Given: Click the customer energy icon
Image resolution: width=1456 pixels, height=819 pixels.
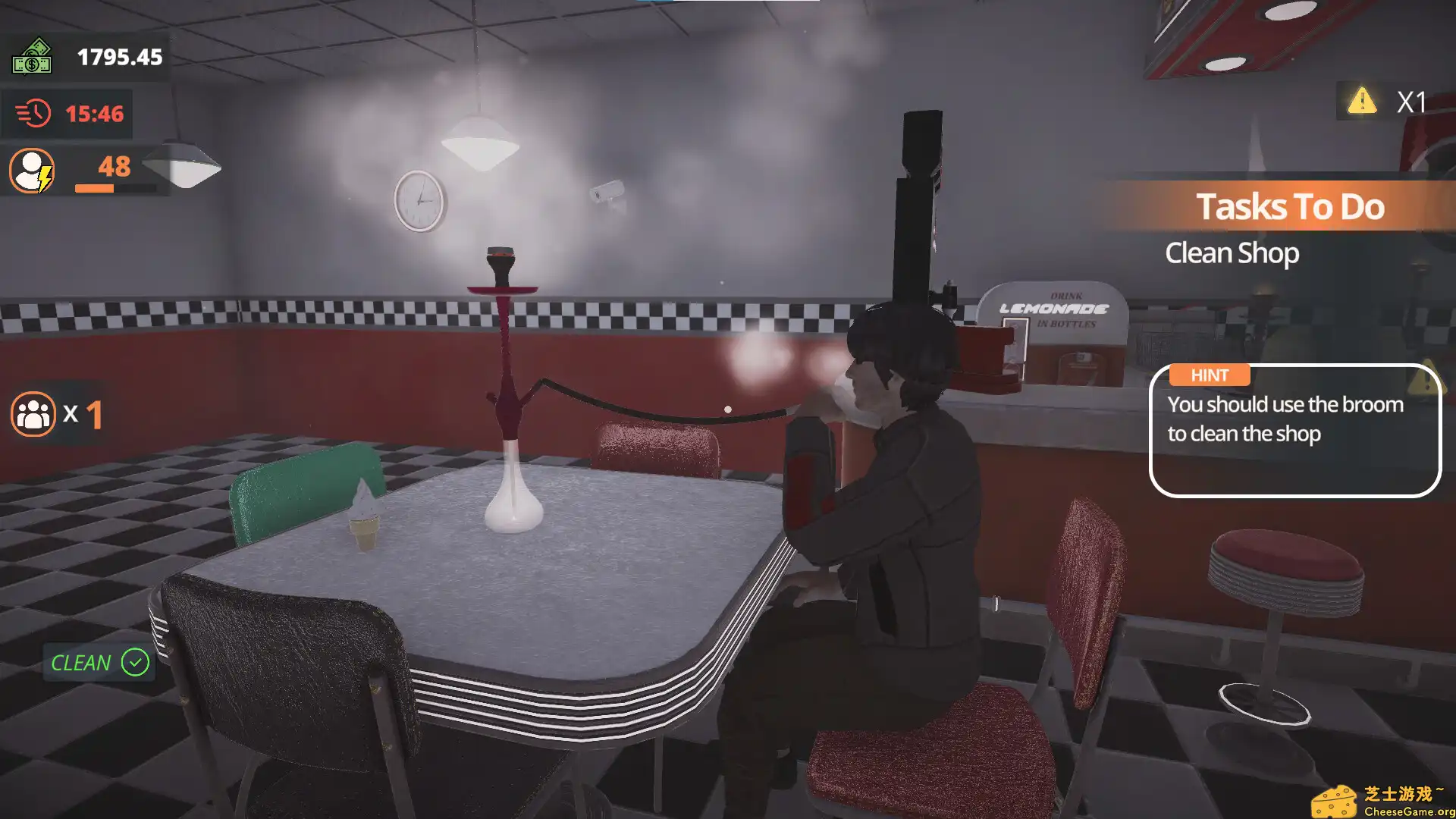Looking at the screenshot, I should click(x=30, y=168).
